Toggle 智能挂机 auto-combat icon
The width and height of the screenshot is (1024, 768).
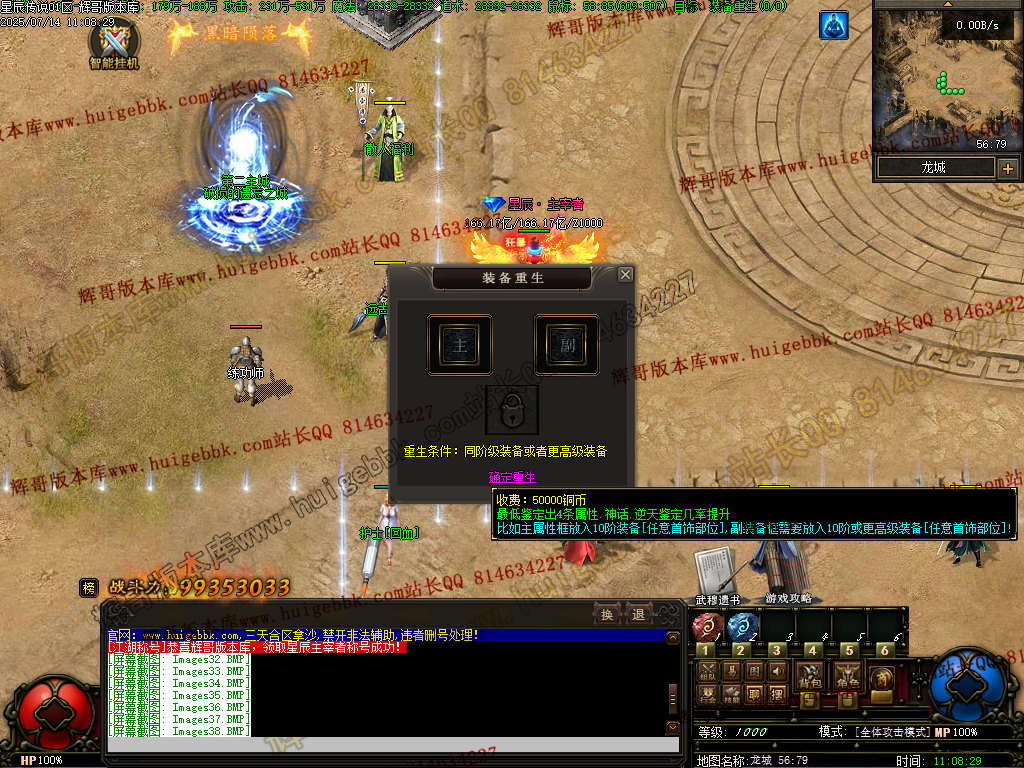[113, 42]
